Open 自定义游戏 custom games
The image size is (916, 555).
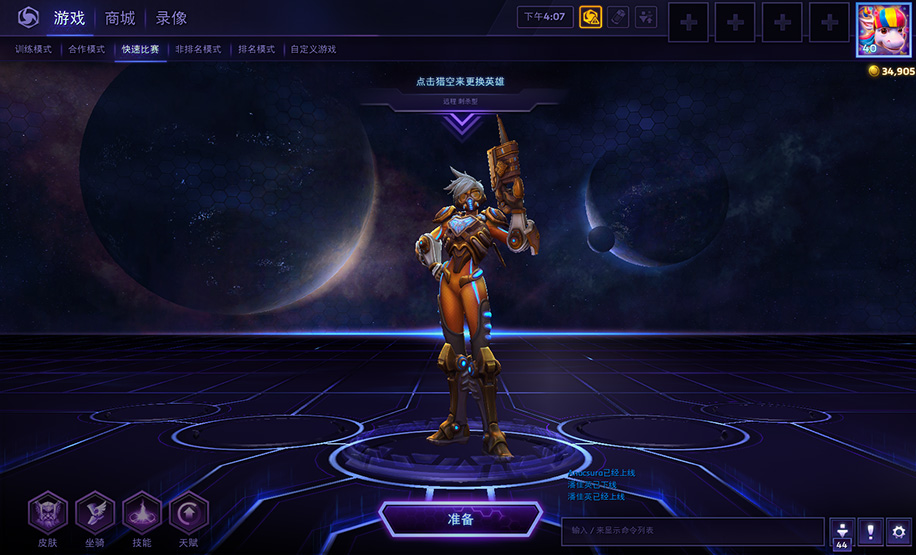(313, 49)
